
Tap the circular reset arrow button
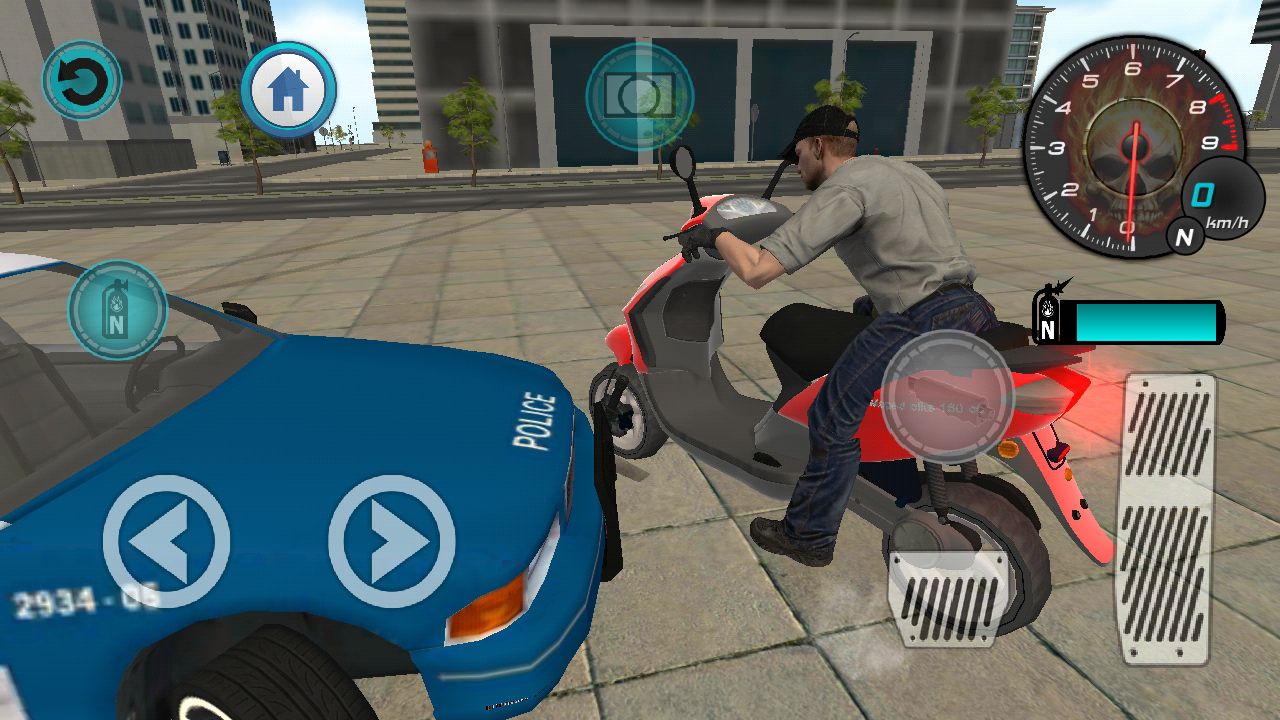tap(81, 80)
